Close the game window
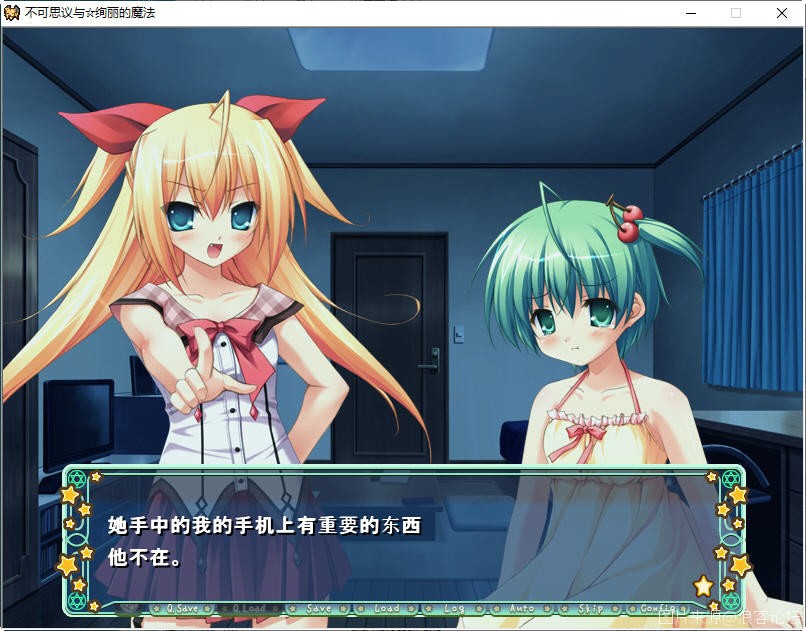This screenshot has width=806, height=631. click(782, 13)
